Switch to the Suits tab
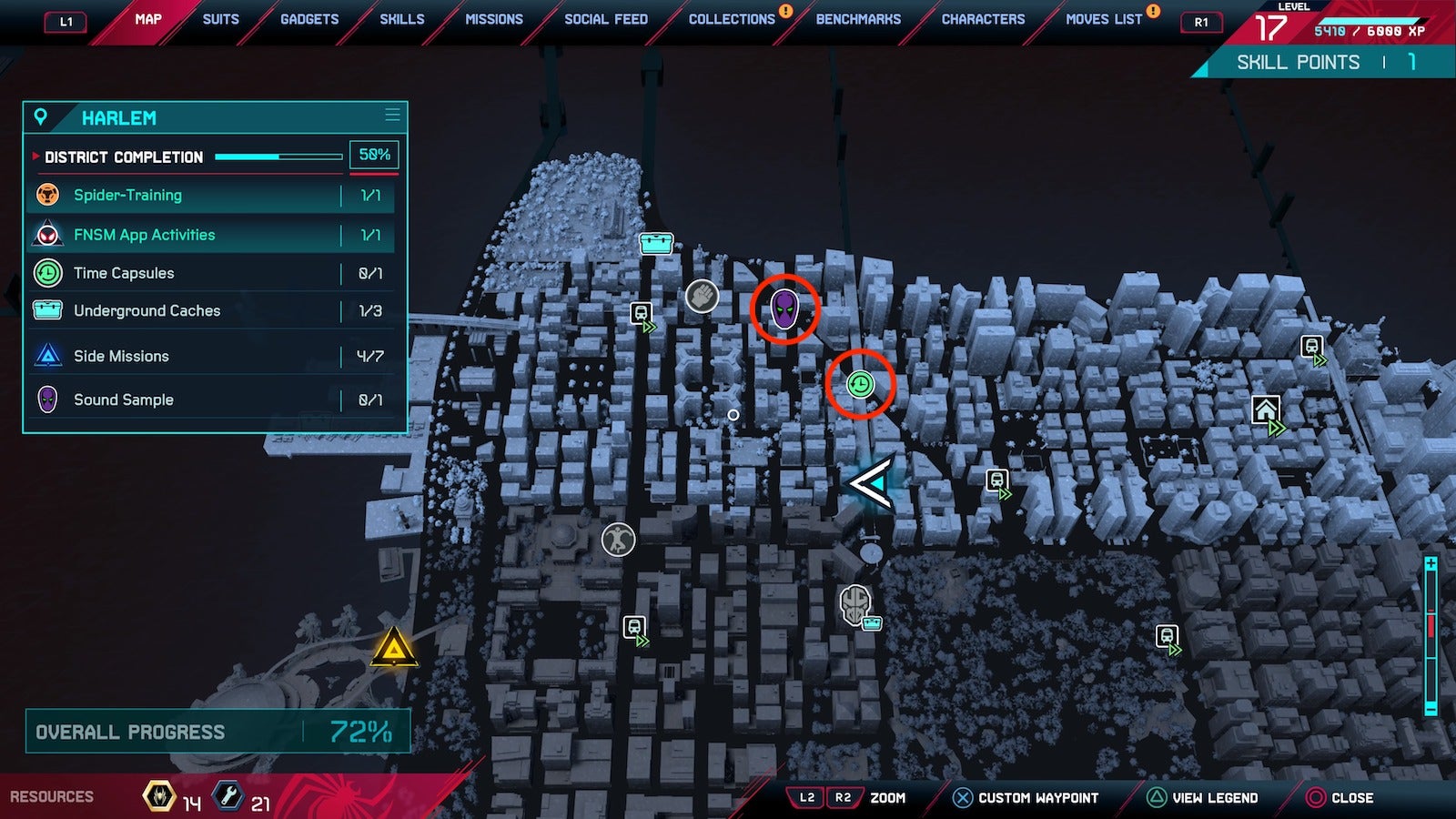Image resolution: width=1456 pixels, height=819 pixels. point(220,19)
